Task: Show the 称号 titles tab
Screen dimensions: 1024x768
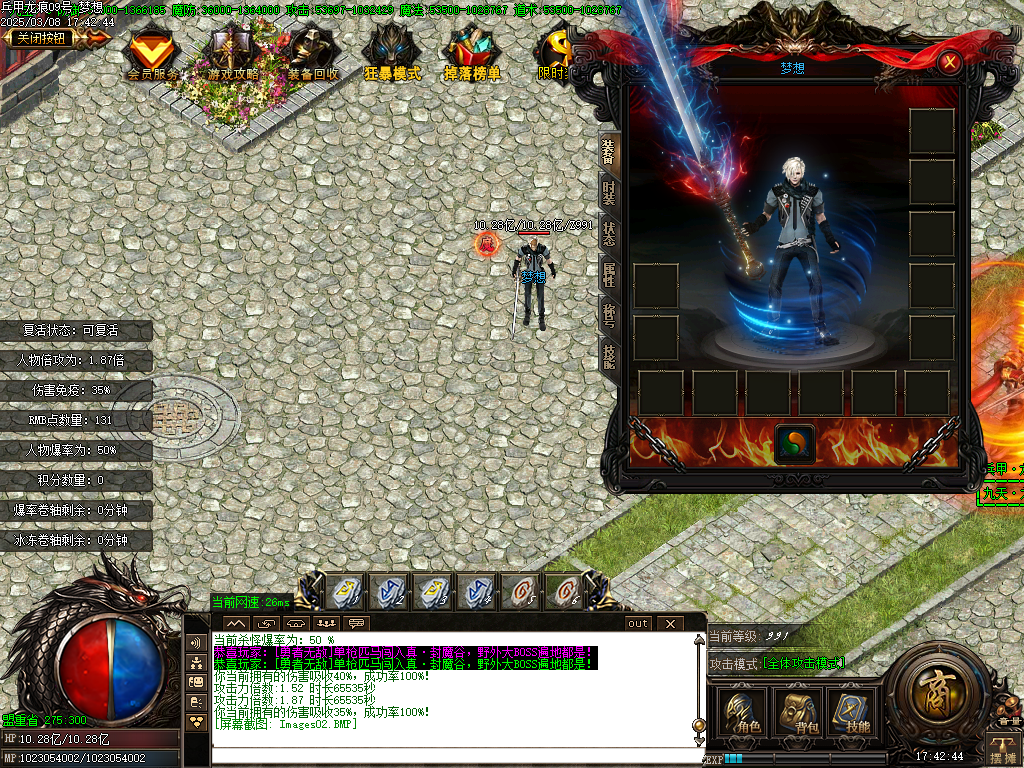Action: [x=608, y=316]
